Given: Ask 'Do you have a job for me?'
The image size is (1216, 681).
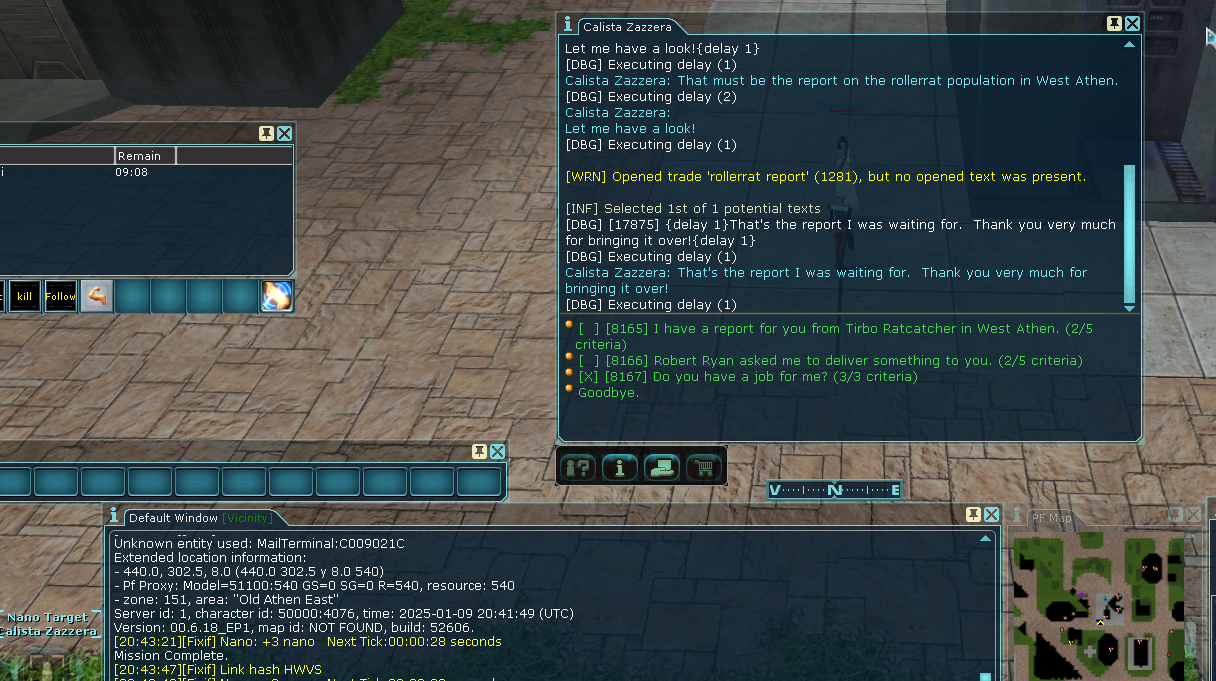Looking at the screenshot, I should [747, 376].
